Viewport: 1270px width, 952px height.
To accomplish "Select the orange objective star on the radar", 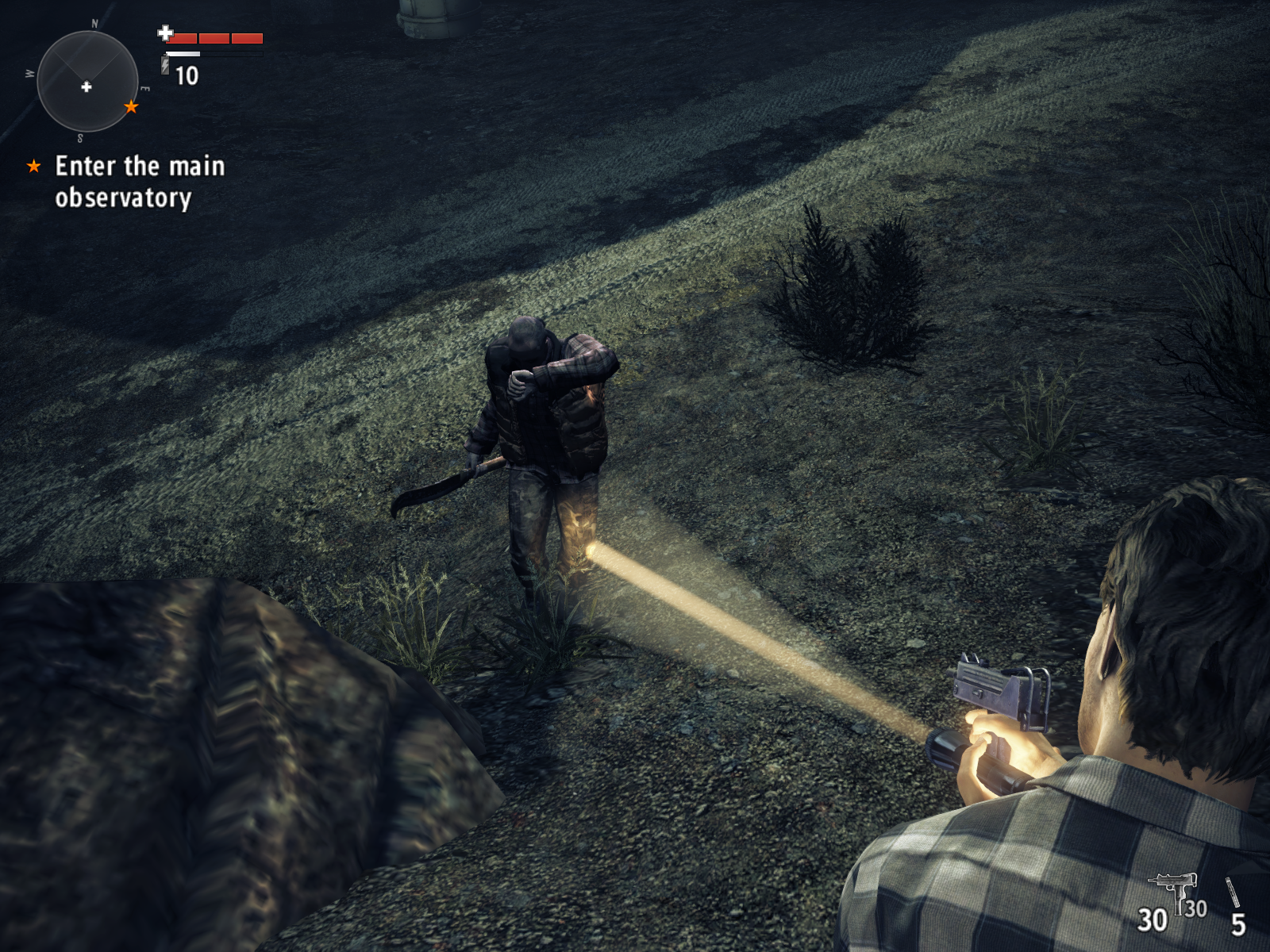I will 131,106.
